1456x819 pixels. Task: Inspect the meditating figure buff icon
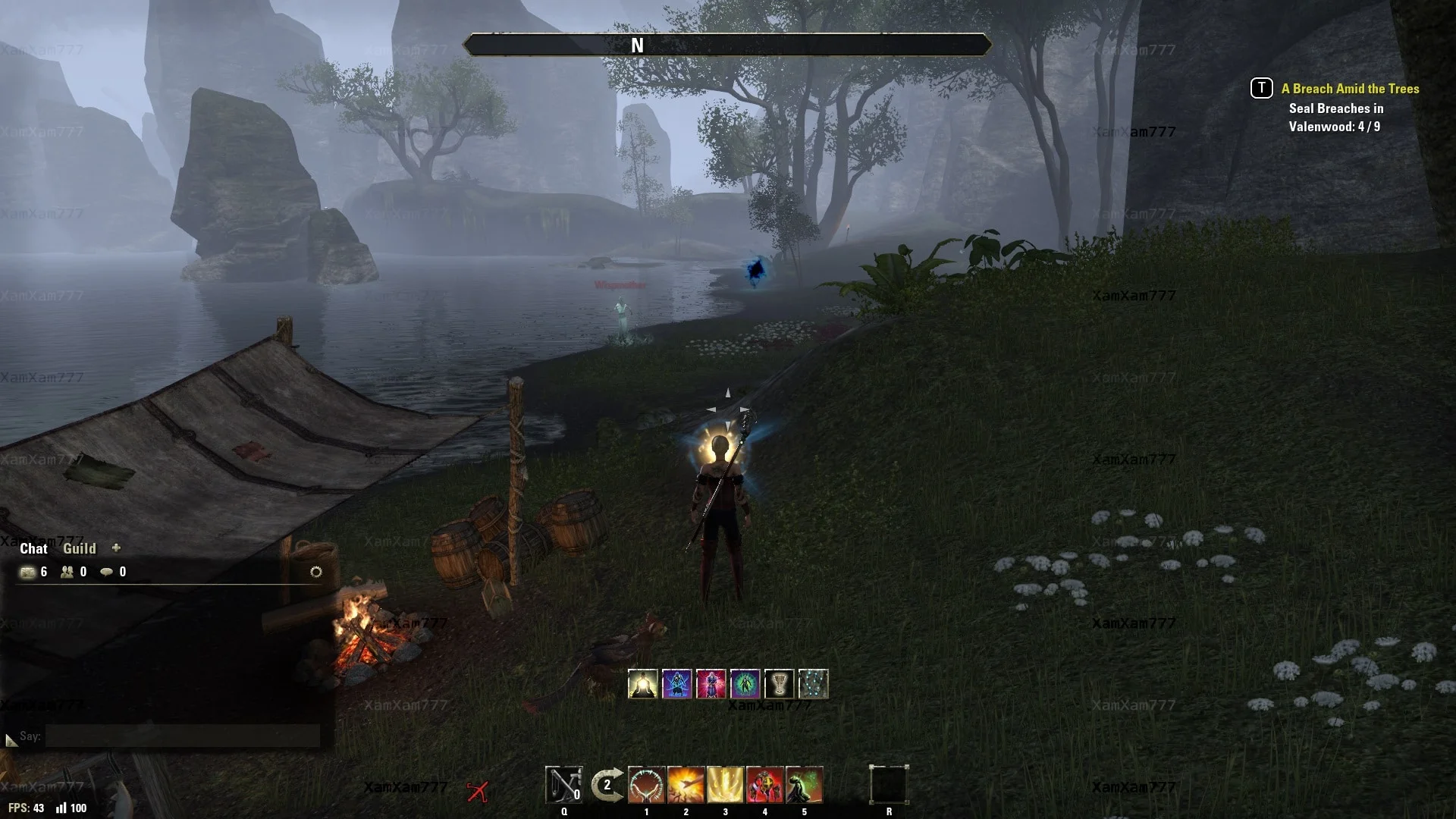coord(643,684)
